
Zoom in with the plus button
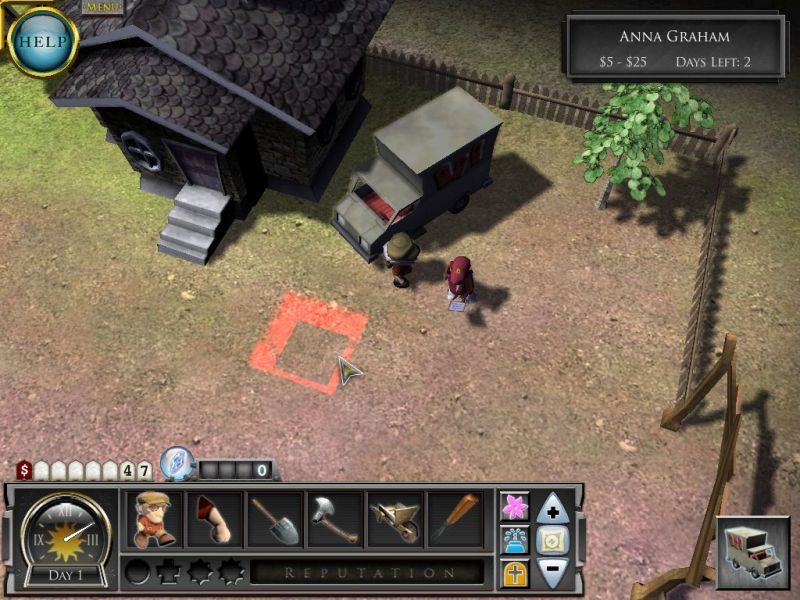(x=553, y=509)
